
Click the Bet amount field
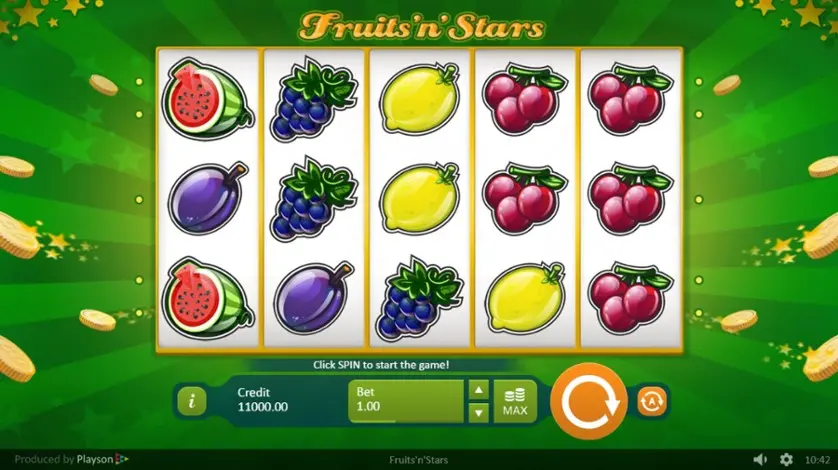tap(406, 401)
